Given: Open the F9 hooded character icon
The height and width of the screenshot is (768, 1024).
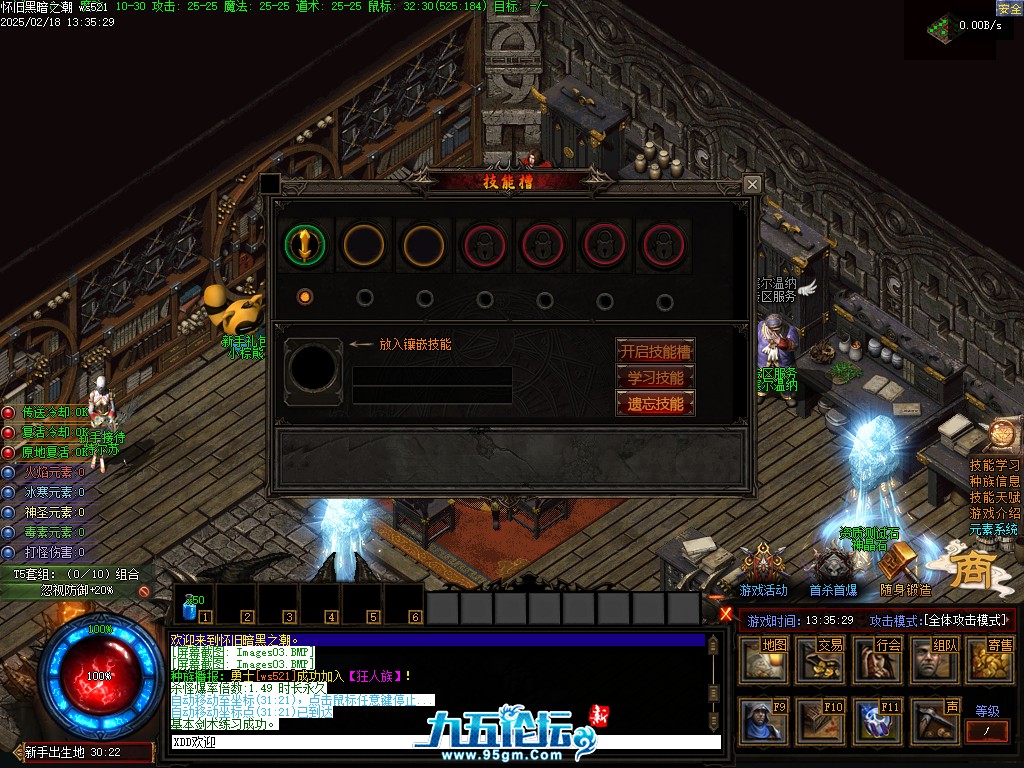Looking at the screenshot, I should click(762, 720).
